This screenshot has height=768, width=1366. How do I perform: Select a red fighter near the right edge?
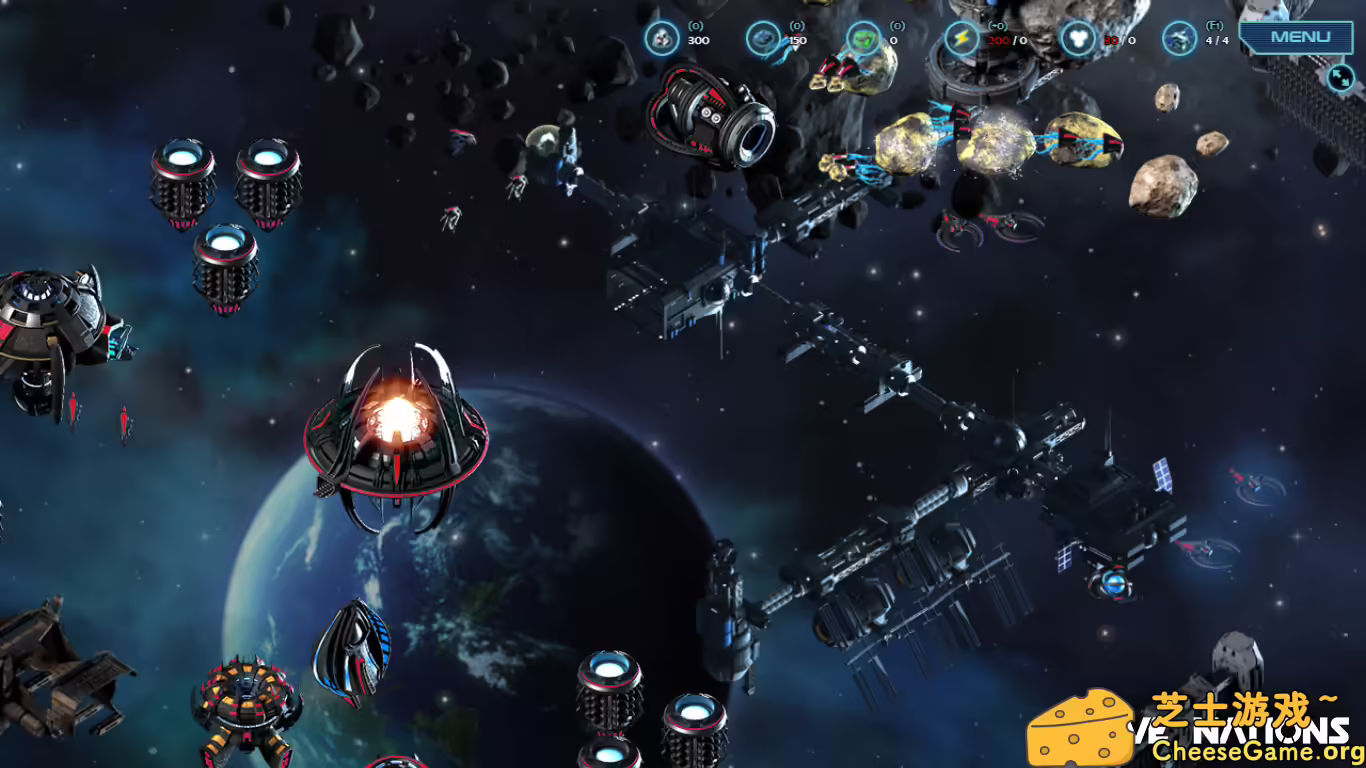click(1246, 480)
